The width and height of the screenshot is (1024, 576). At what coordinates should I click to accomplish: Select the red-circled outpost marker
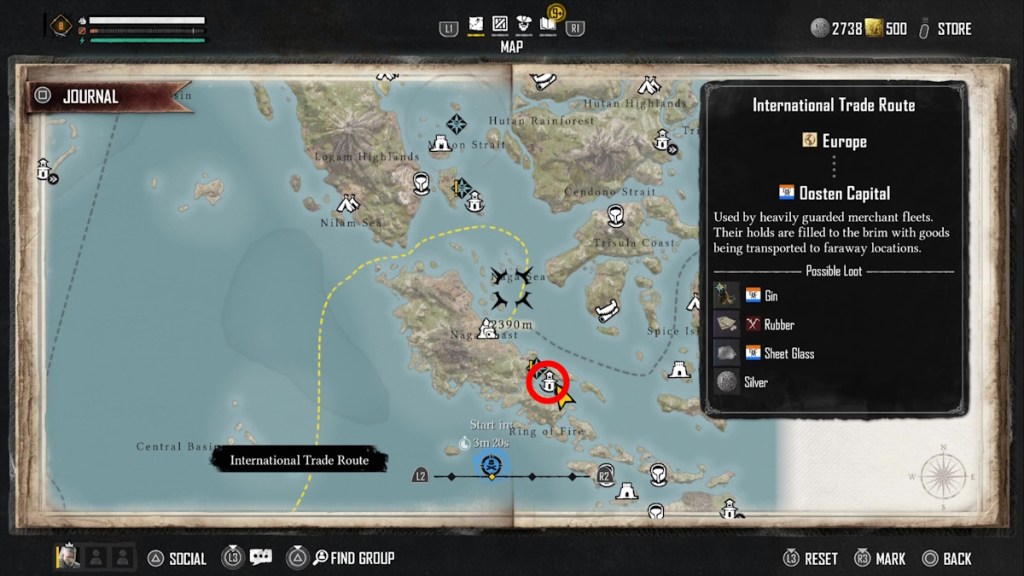548,382
